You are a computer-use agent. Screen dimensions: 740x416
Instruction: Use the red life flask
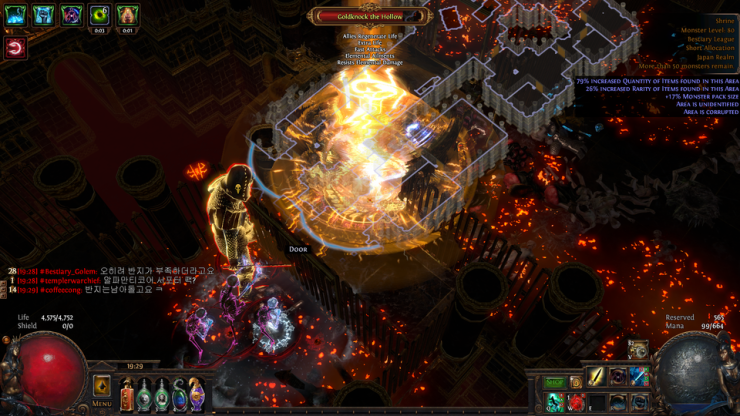click(127, 395)
